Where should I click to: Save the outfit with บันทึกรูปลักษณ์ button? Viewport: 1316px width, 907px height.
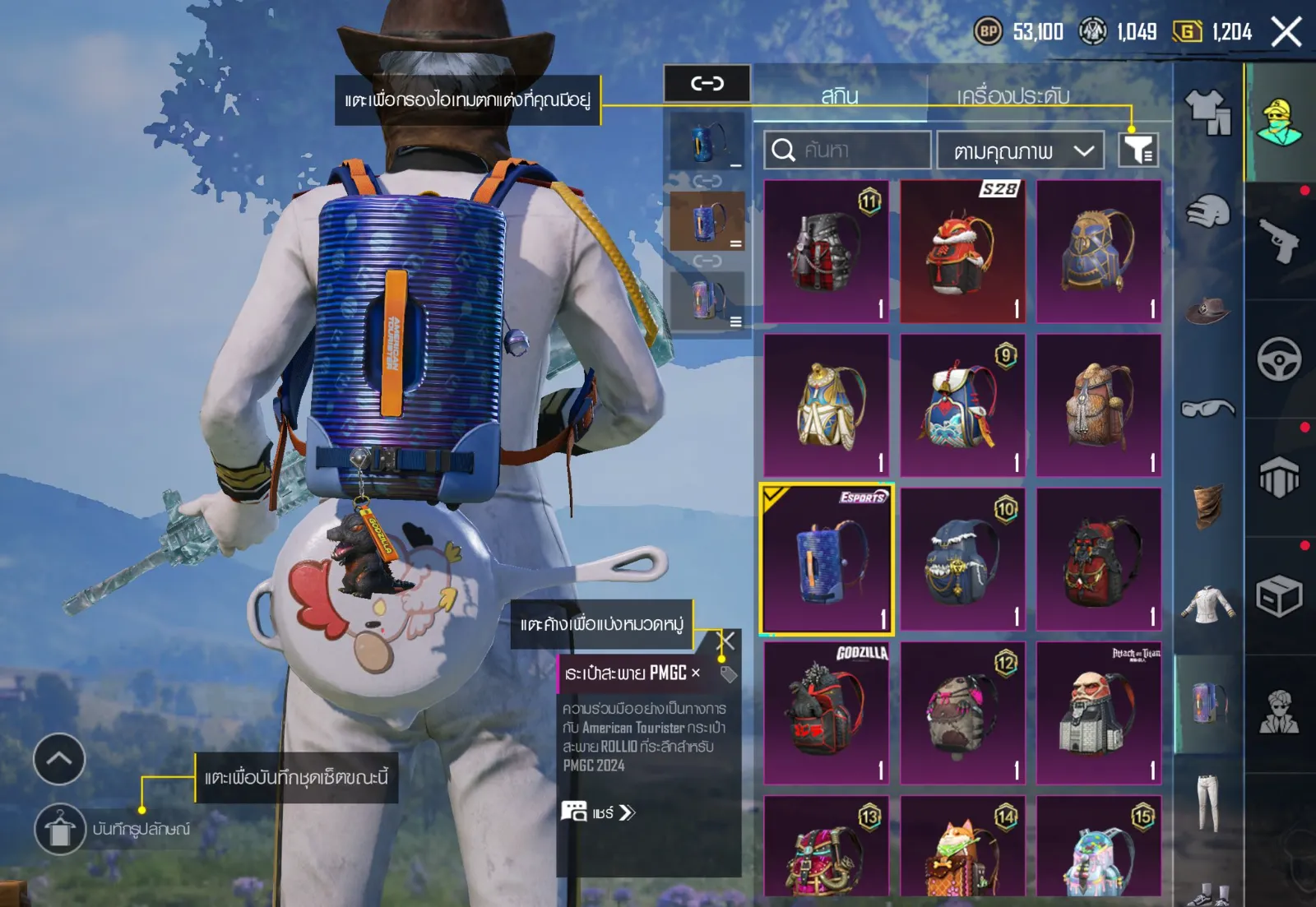[x=60, y=829]
